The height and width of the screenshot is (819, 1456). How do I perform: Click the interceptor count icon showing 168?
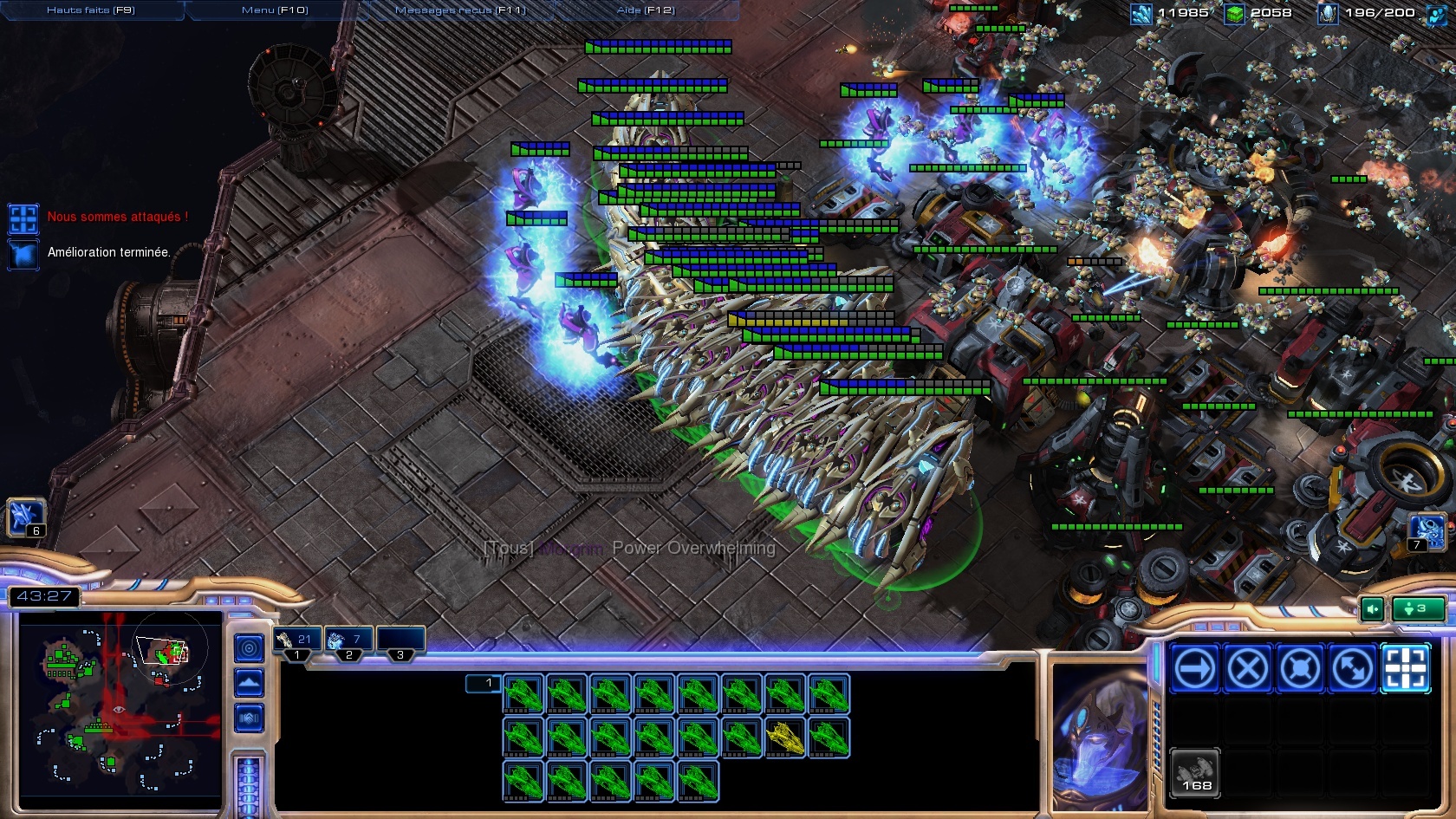tap(1196, 771)
